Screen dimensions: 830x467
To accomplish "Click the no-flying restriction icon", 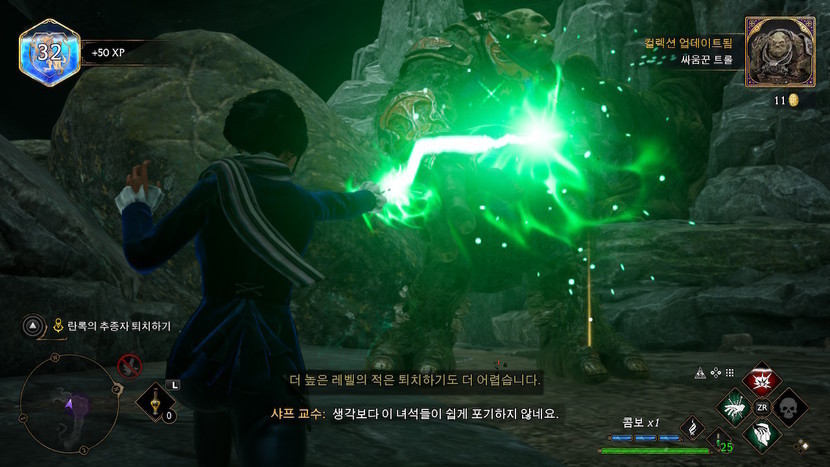I will pyautogui.click(x=129, y=366).
